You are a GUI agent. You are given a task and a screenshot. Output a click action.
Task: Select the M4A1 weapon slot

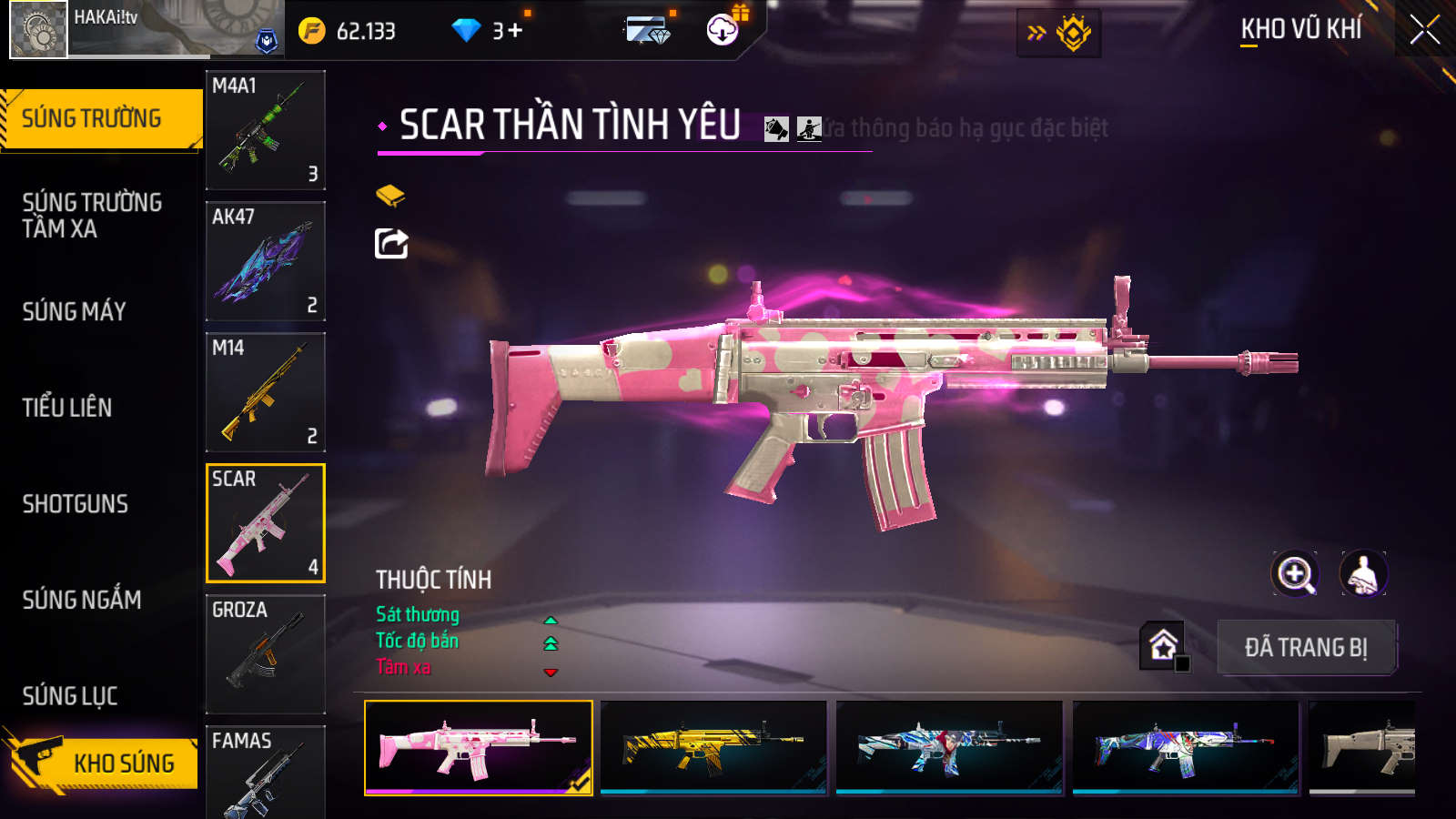point(266,130)
